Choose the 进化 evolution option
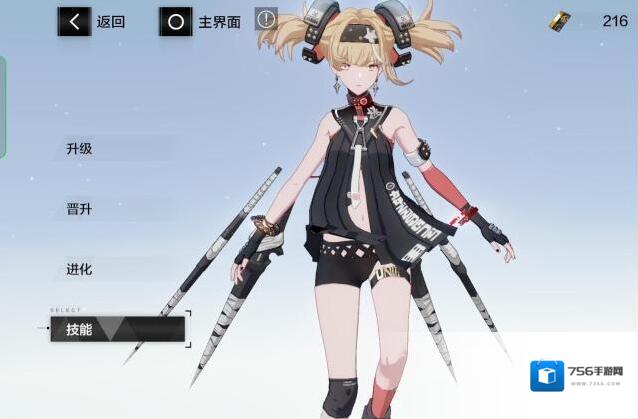 click(x=80, y=269)
